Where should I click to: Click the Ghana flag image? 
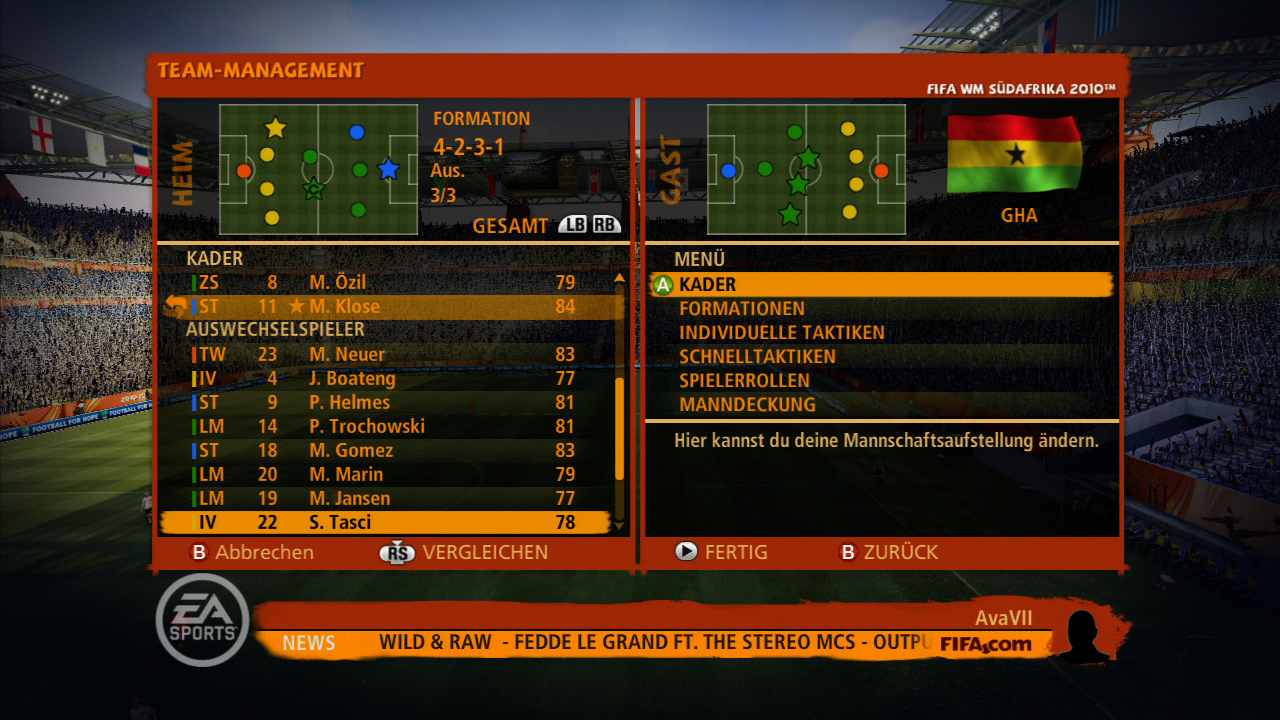(1016, 155)
